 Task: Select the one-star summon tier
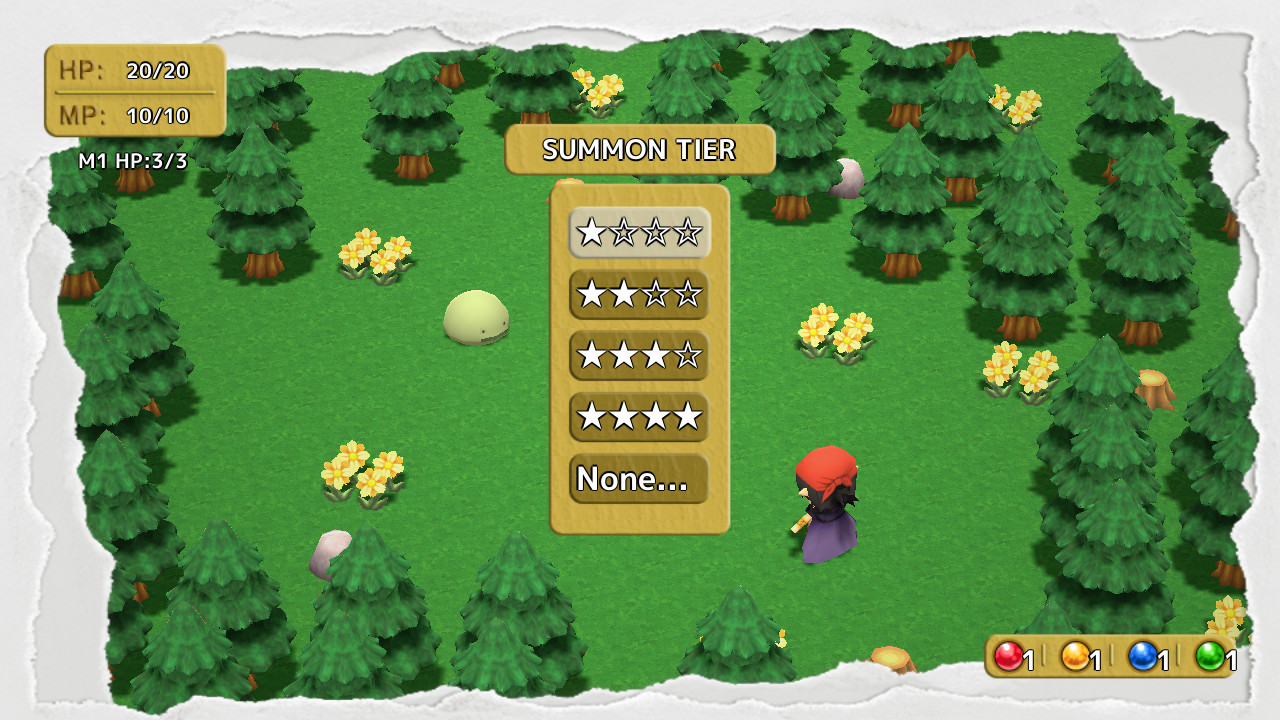[638, 231]
